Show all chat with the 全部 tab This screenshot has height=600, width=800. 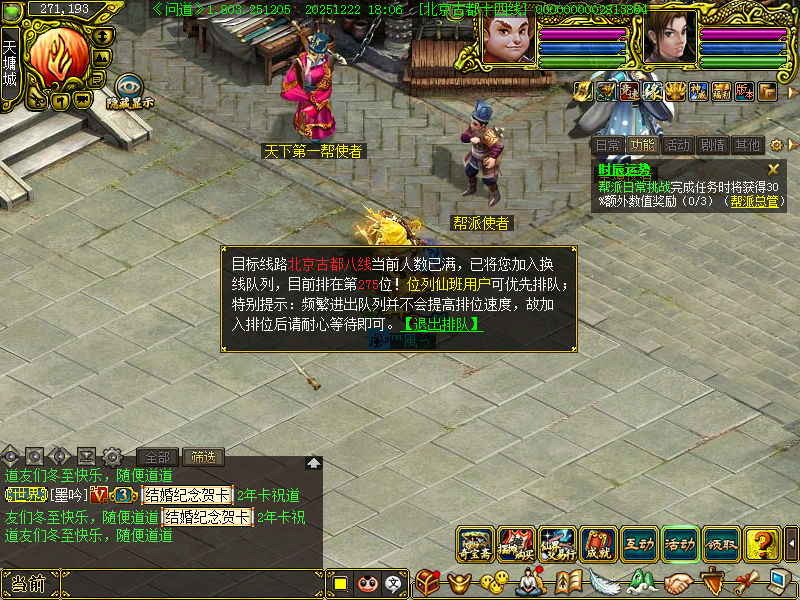click(157, 457)
